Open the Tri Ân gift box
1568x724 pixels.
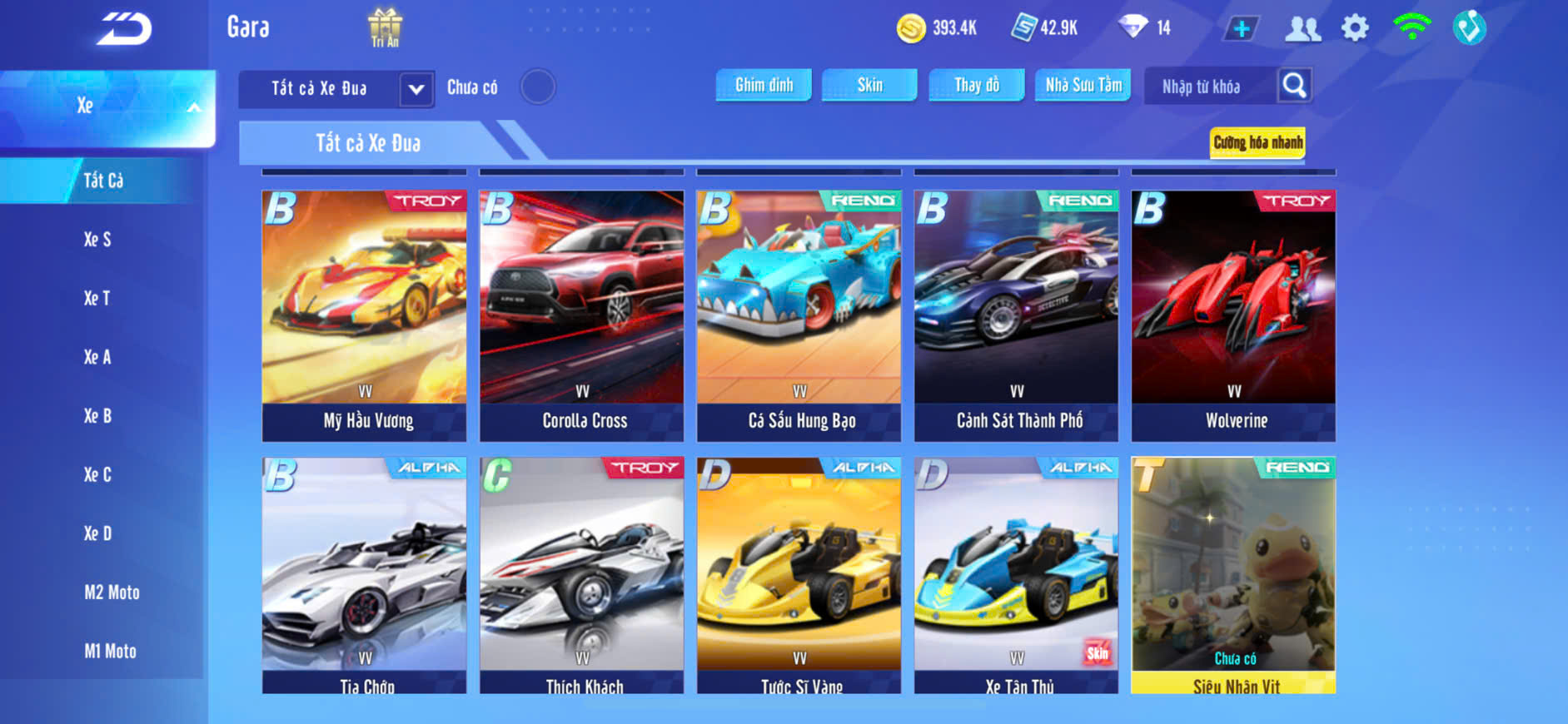(385, 27)
